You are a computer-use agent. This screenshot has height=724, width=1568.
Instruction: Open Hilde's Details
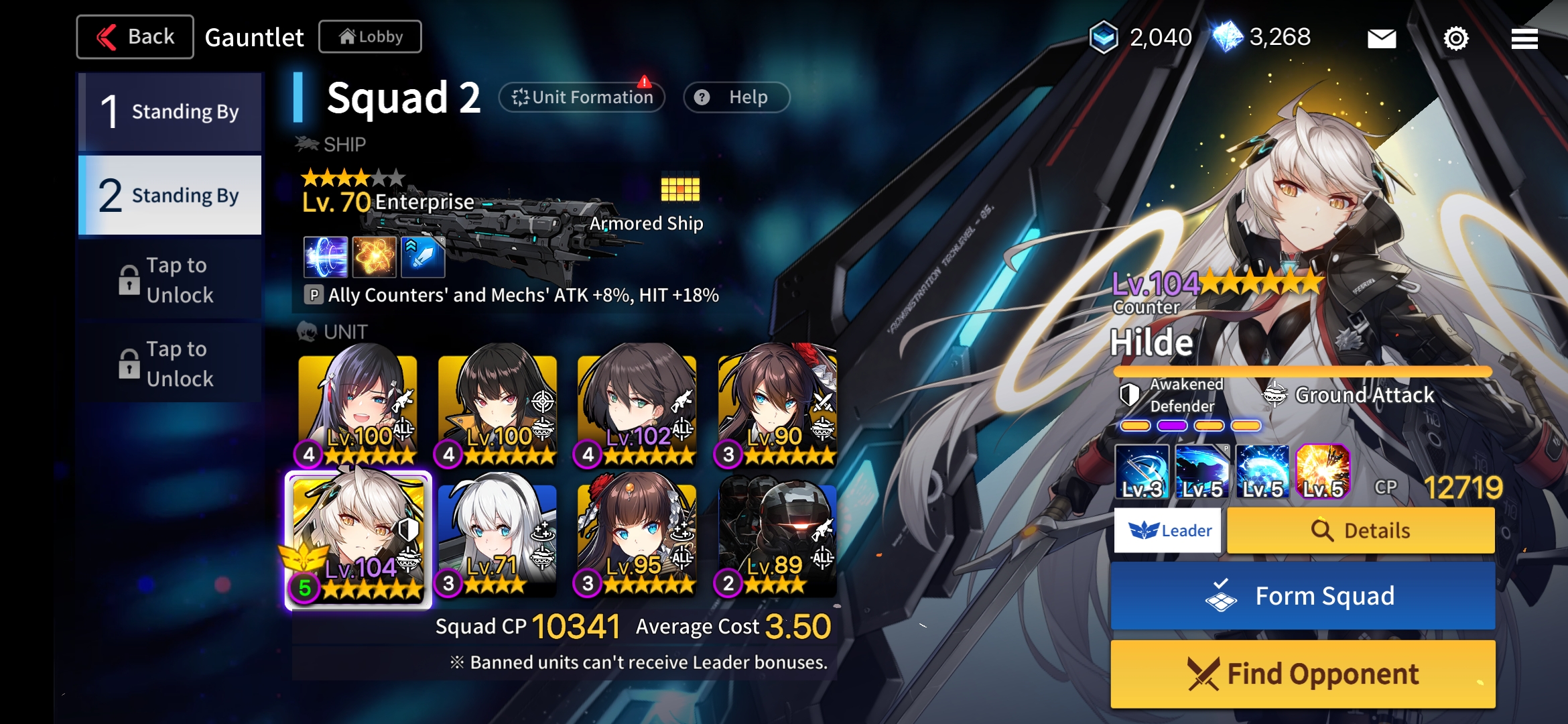point(1360,530)
